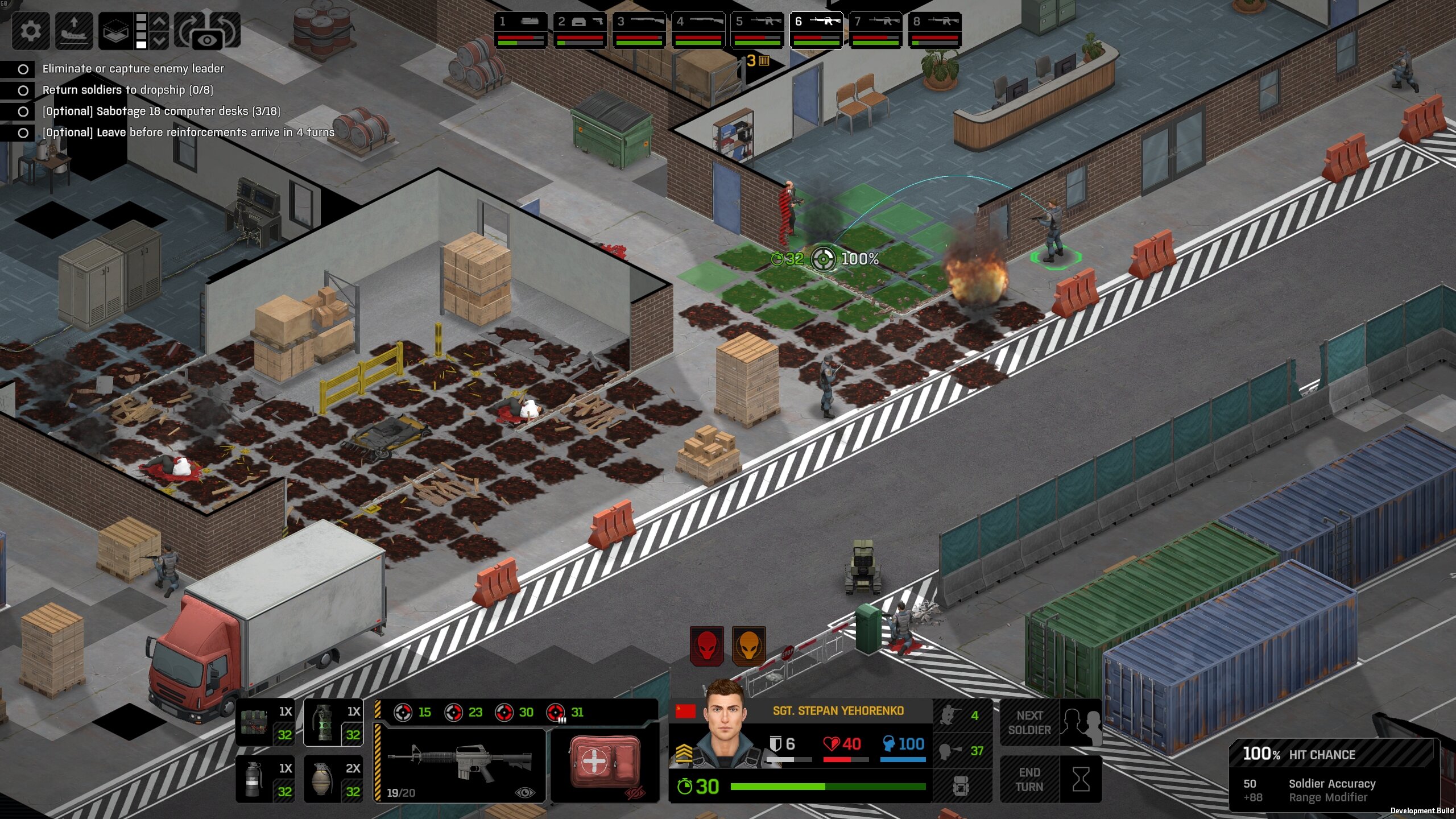Click the red alien head enemy indicator

(x=707, y=646)
